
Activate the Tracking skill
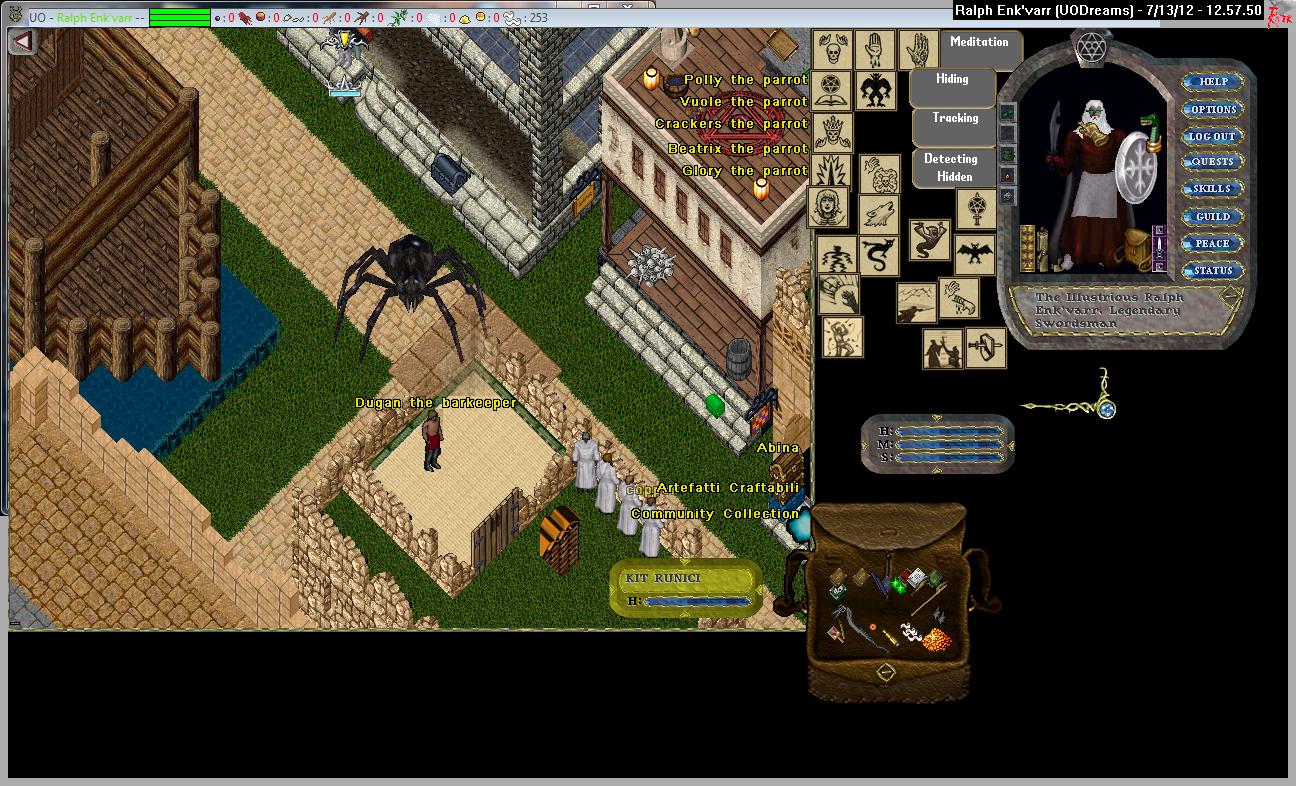pyautogui.click(x=955, y=119)
